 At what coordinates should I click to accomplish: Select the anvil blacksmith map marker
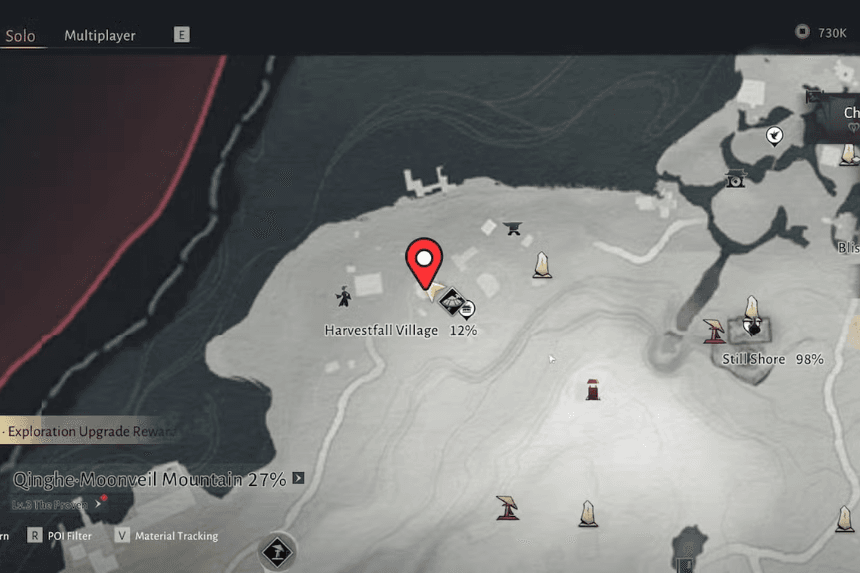pos(514,227)
